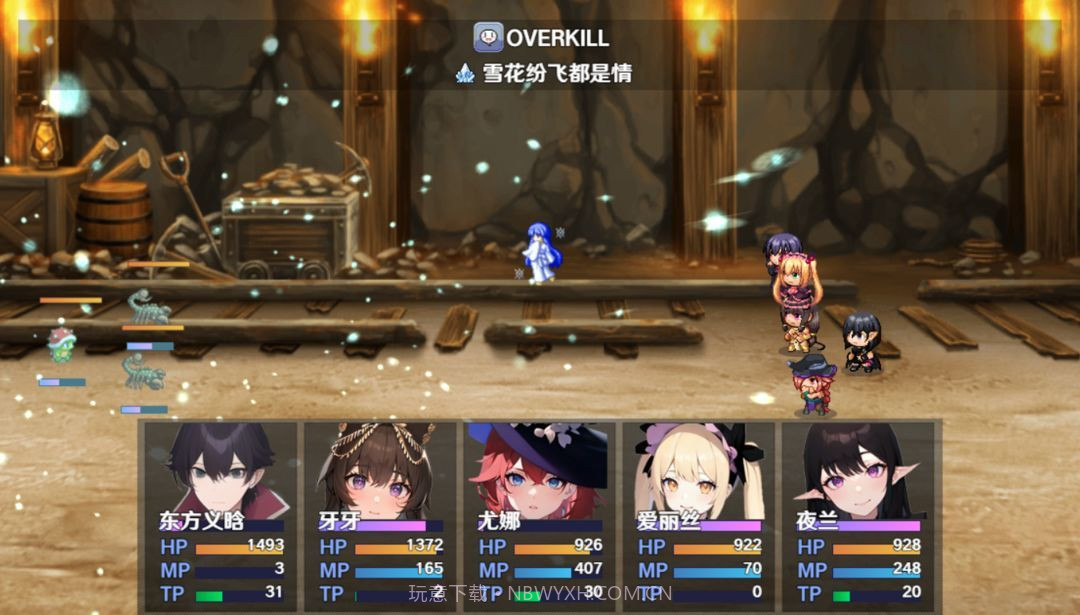Select 夜兰's party status panel
Image resolution: width=1080 pixels, height=615 pixels.
pos(857,515)
